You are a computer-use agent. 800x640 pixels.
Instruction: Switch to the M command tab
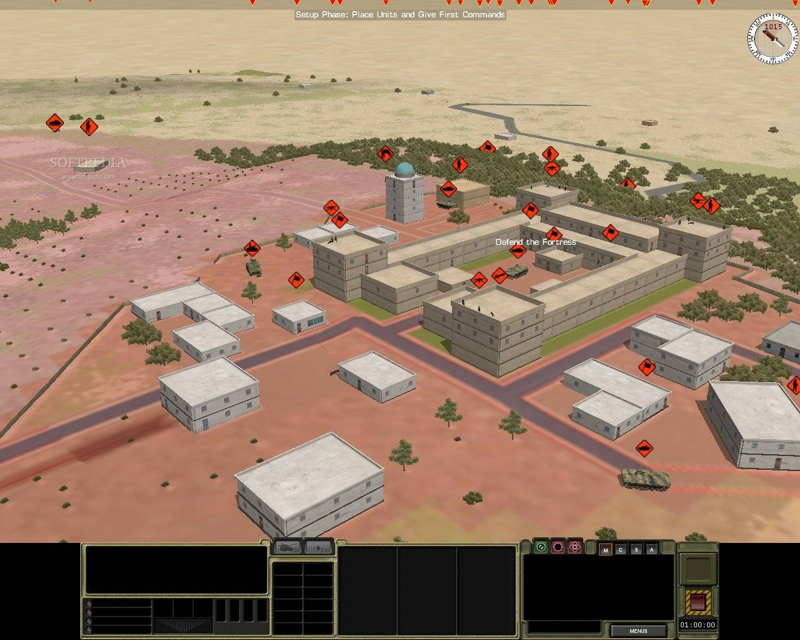coord(604,549)
